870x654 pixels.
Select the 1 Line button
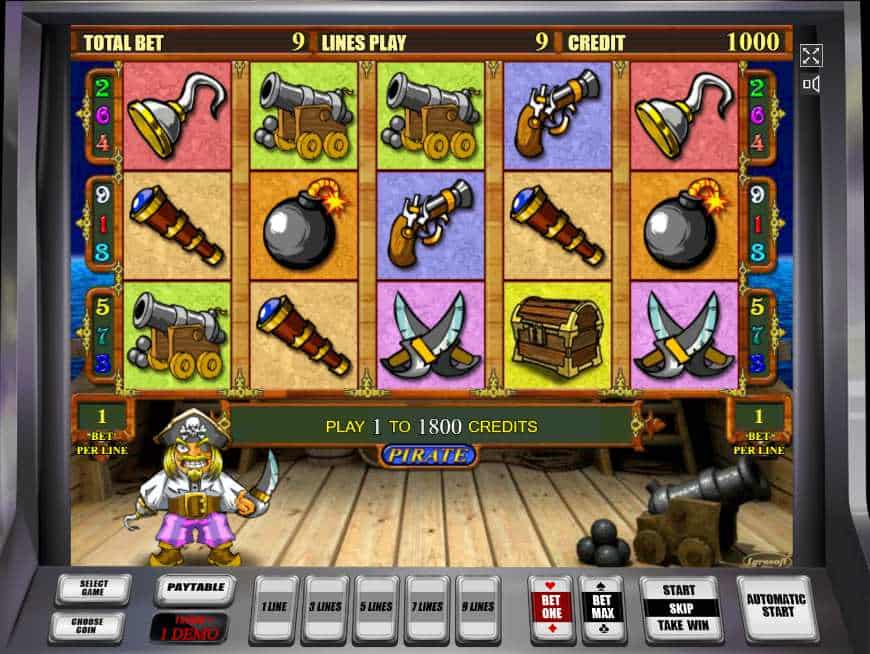tap(273, 608)
